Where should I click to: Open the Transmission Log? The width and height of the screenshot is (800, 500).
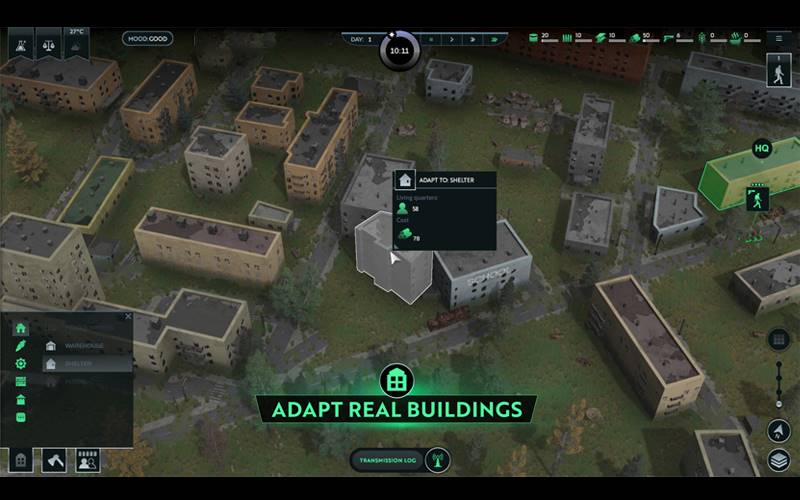click(x=387, y=460)
